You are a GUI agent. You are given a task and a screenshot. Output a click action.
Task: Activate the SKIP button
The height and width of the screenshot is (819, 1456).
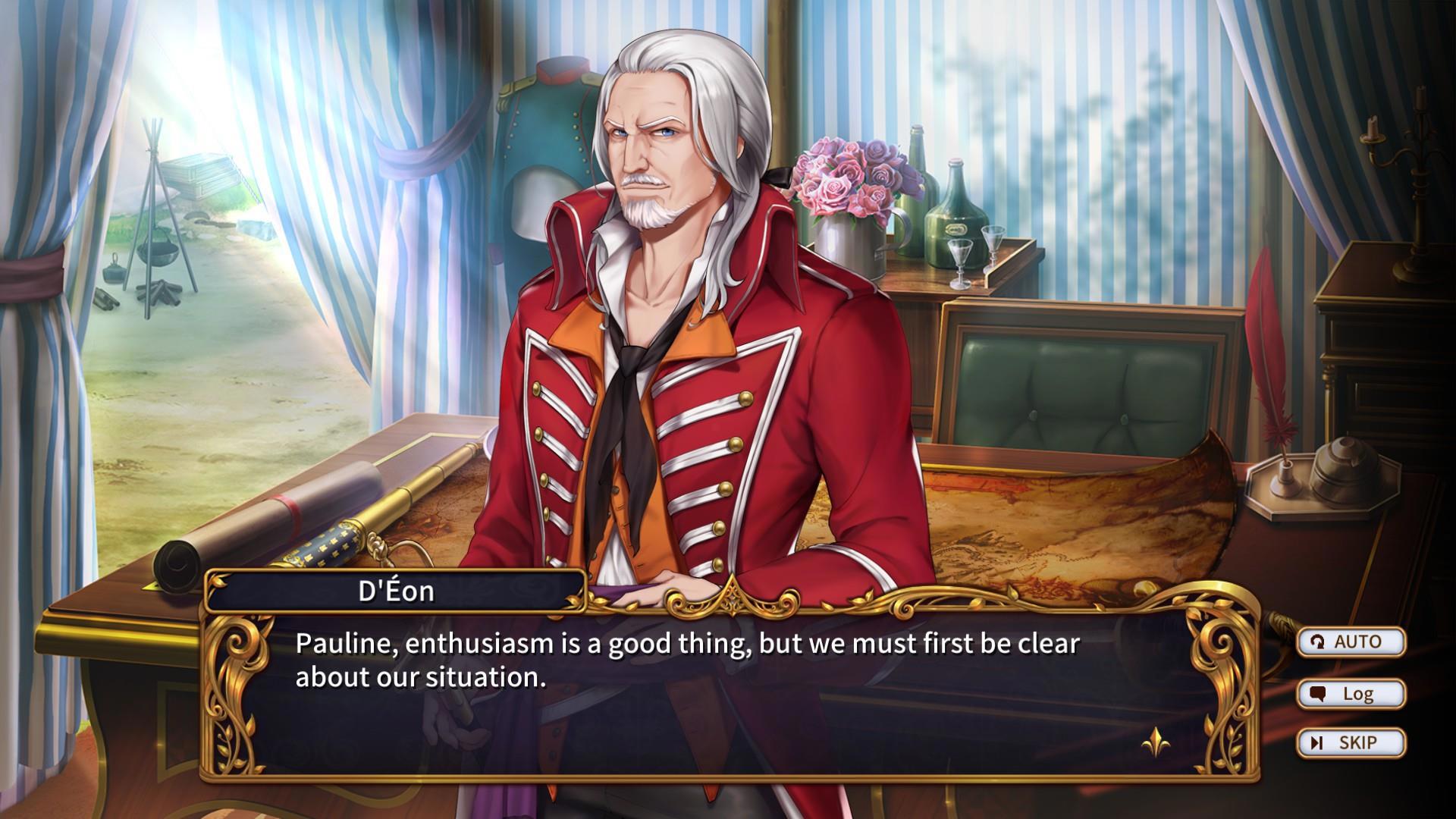(1351, 742)
